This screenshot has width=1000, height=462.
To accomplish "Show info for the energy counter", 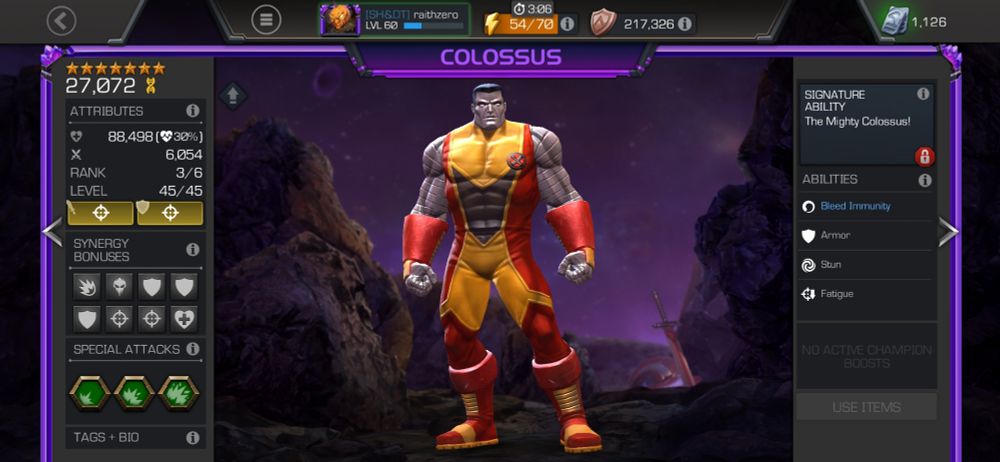I will click(567, 23).
